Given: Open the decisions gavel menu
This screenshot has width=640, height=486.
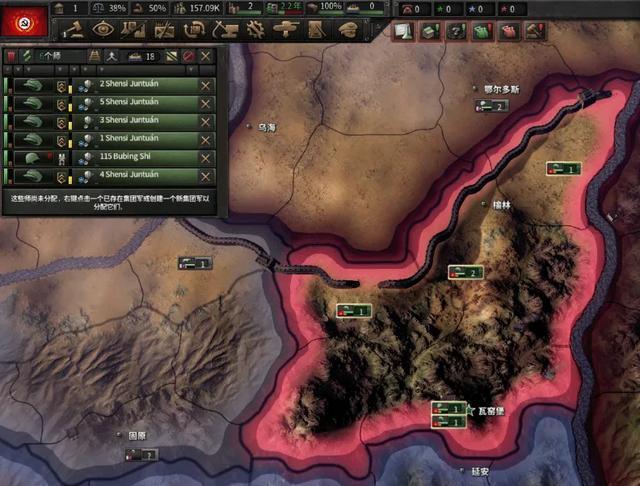Looking at the screenshot, I should pos(77,30).
